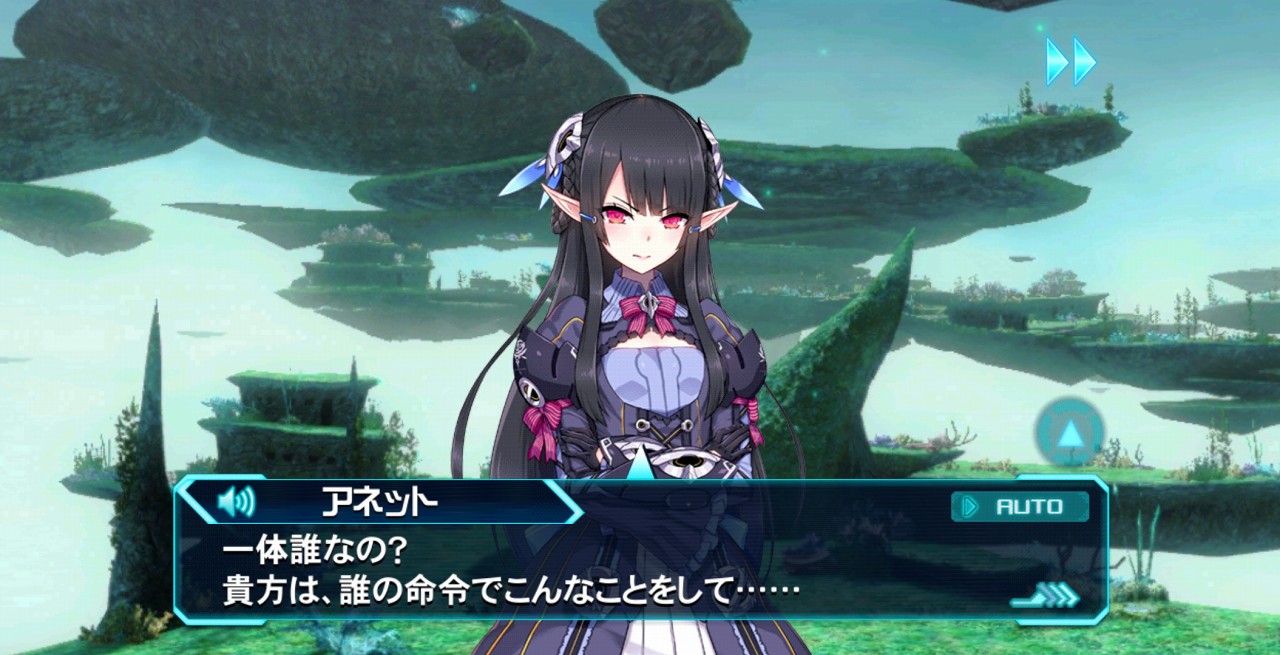Screen dimensions: 1280x655
Task: Replay voice line with the speaker icon
Action: [x=236, y=500]
